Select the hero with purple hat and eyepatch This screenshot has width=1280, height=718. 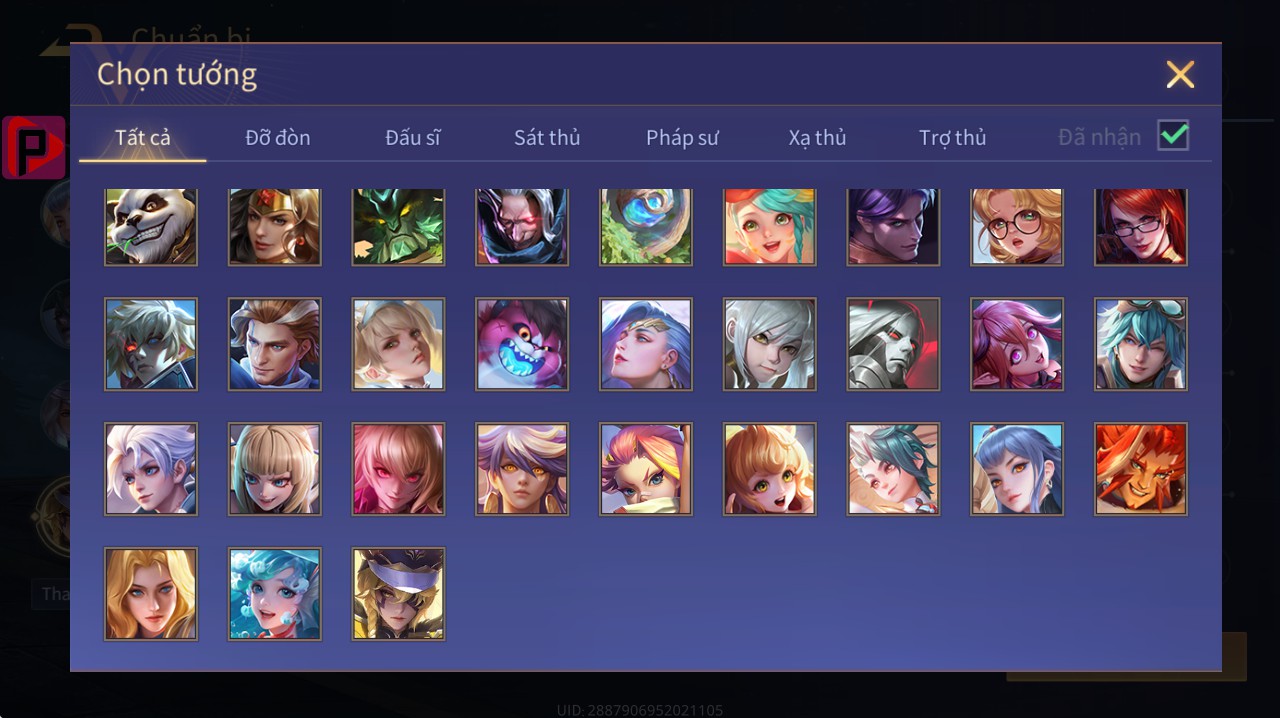pyautogui.click(x=398, y=594)
